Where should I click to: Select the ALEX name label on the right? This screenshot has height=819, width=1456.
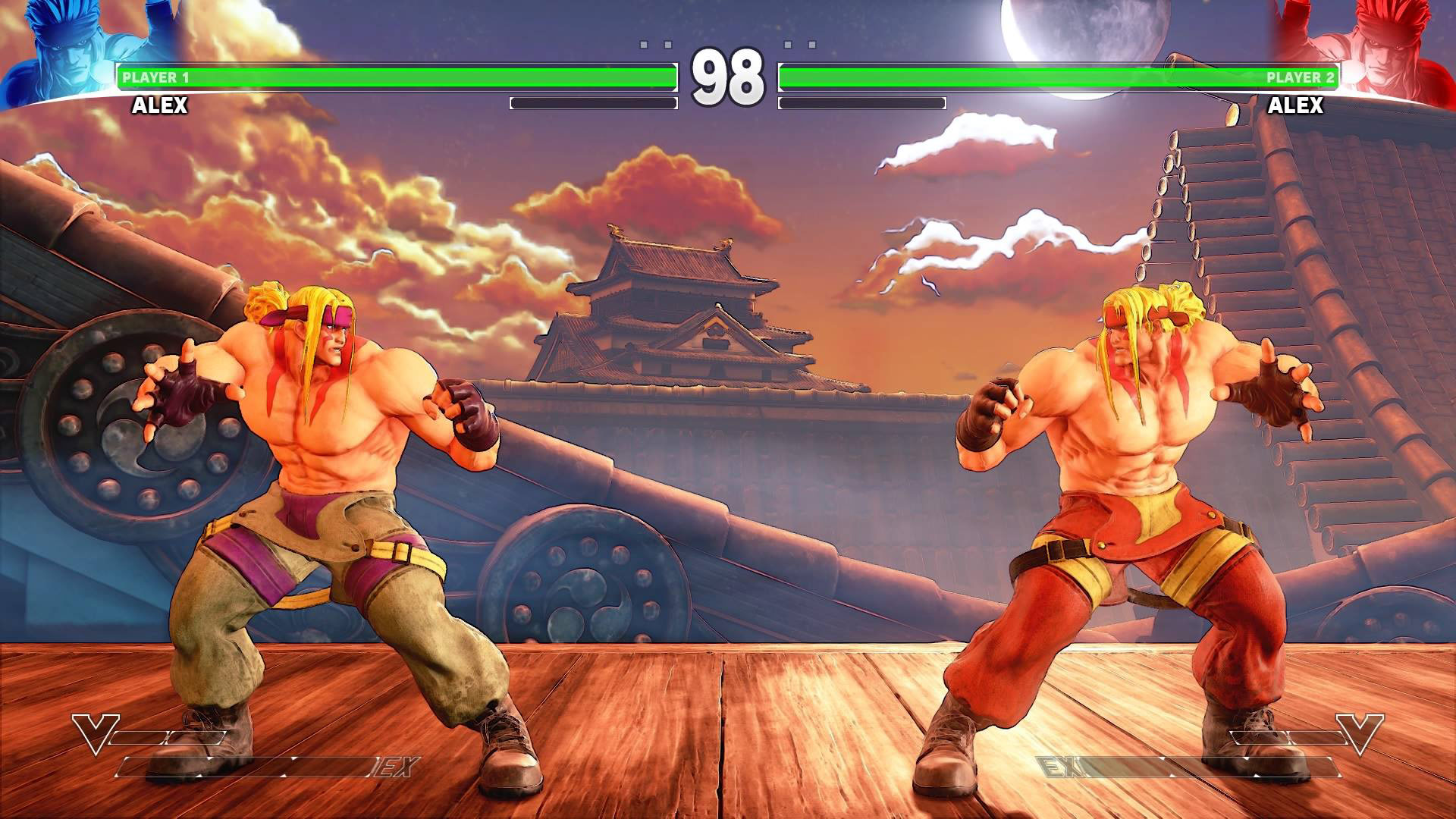click(x=1297, y=106)
